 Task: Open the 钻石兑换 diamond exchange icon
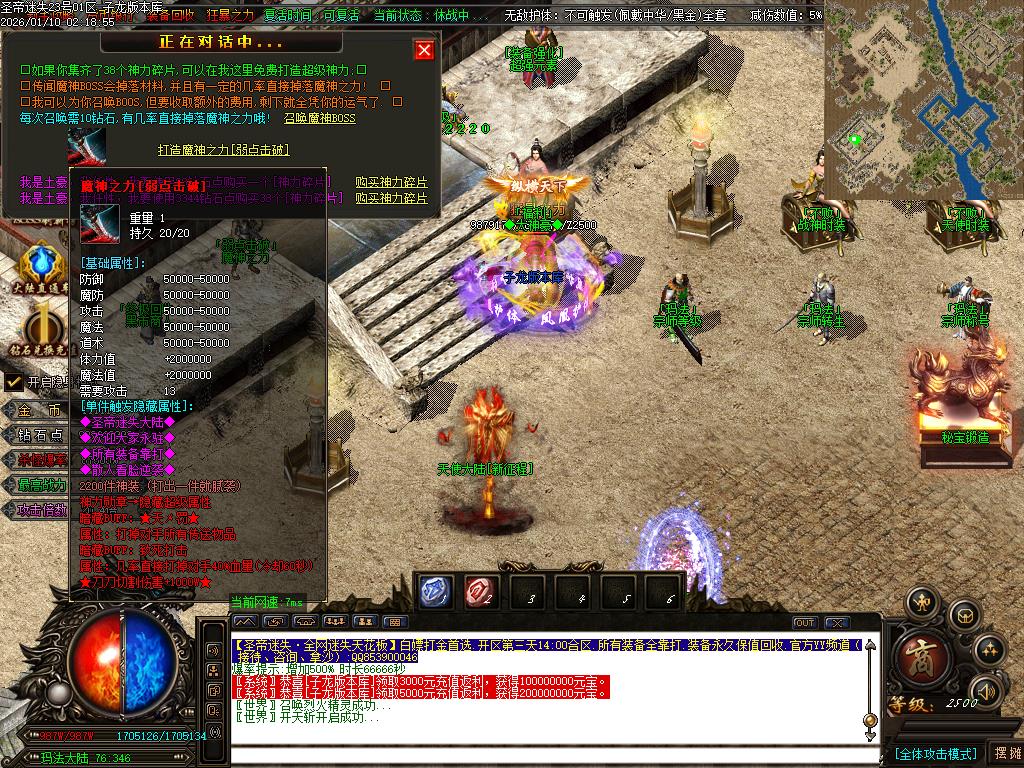pyautogui.click(x=41, y=328)
